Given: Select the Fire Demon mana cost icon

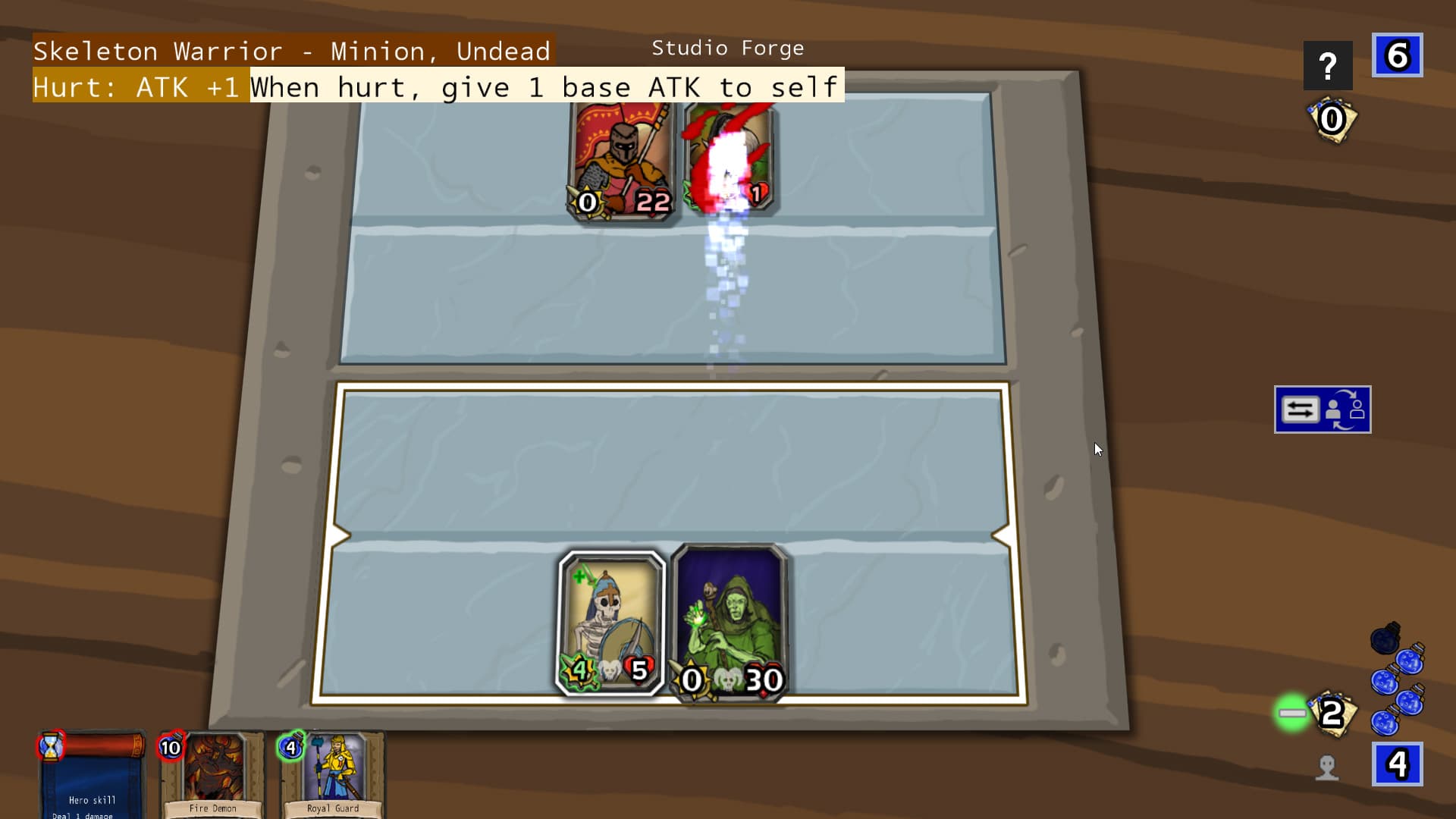Looking at the screenshot, I should pos(170,747).
